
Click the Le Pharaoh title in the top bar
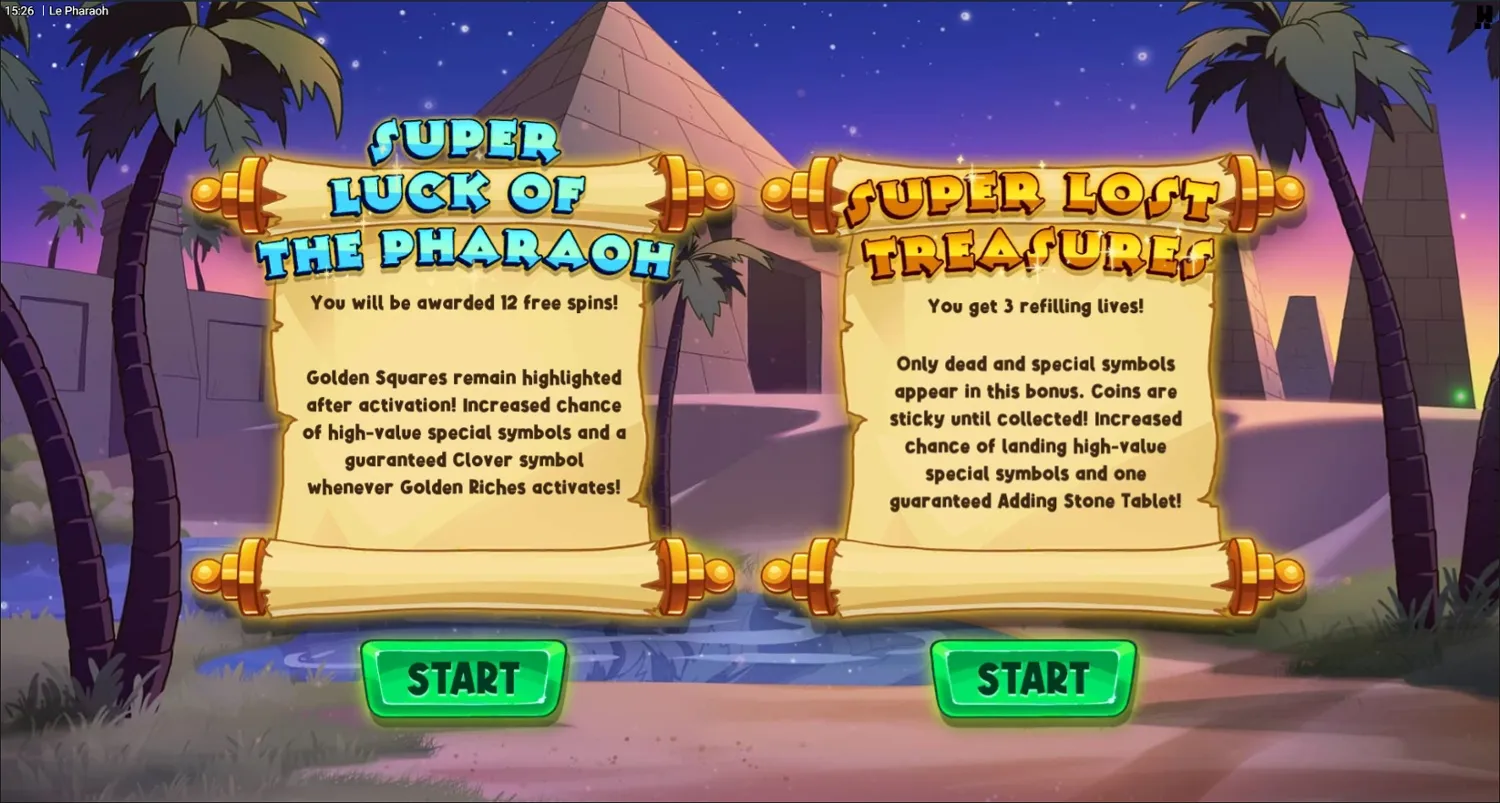(78, 10)
